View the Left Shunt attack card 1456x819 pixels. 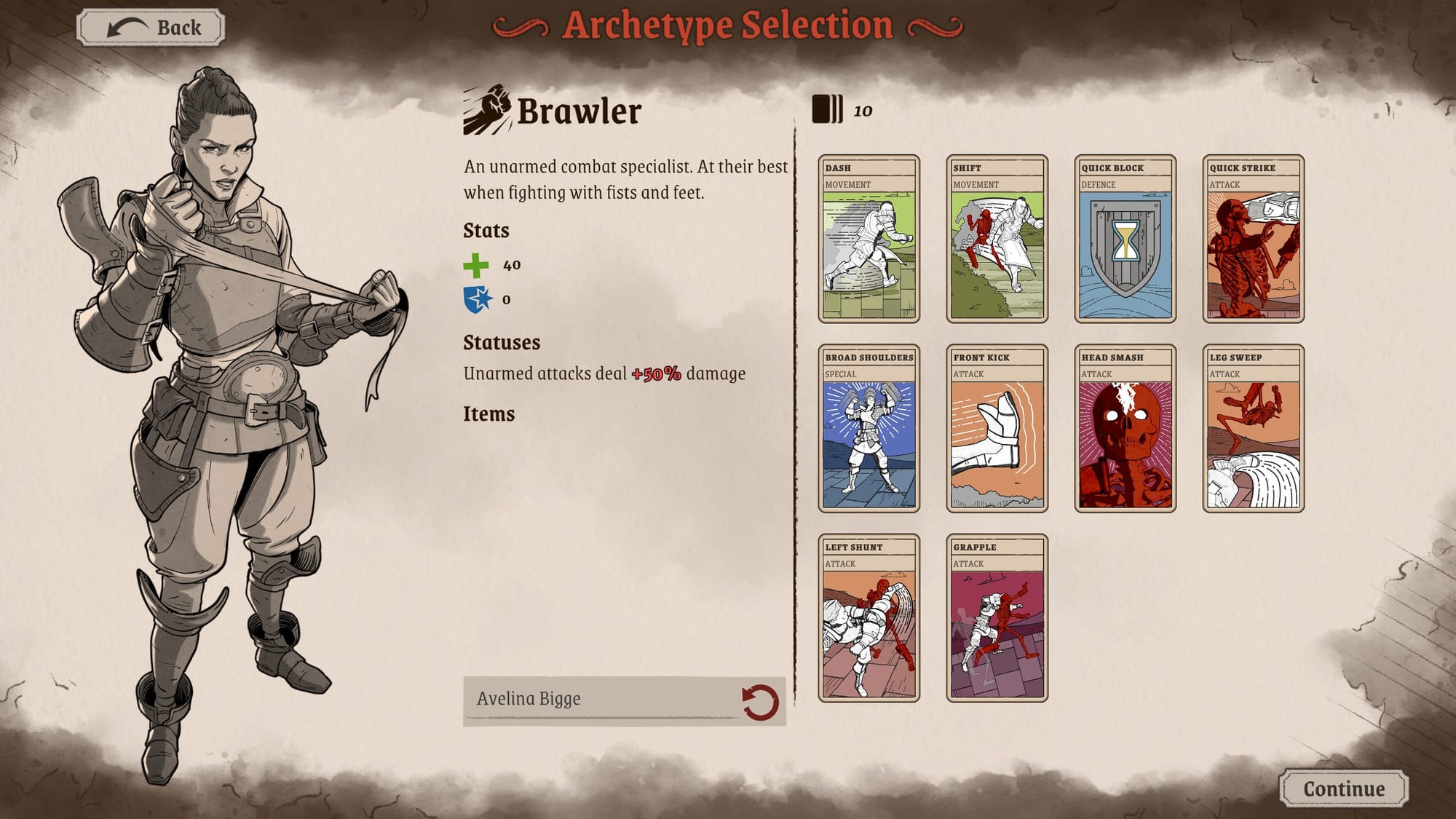pyautogui.click(x=869, y=619)
